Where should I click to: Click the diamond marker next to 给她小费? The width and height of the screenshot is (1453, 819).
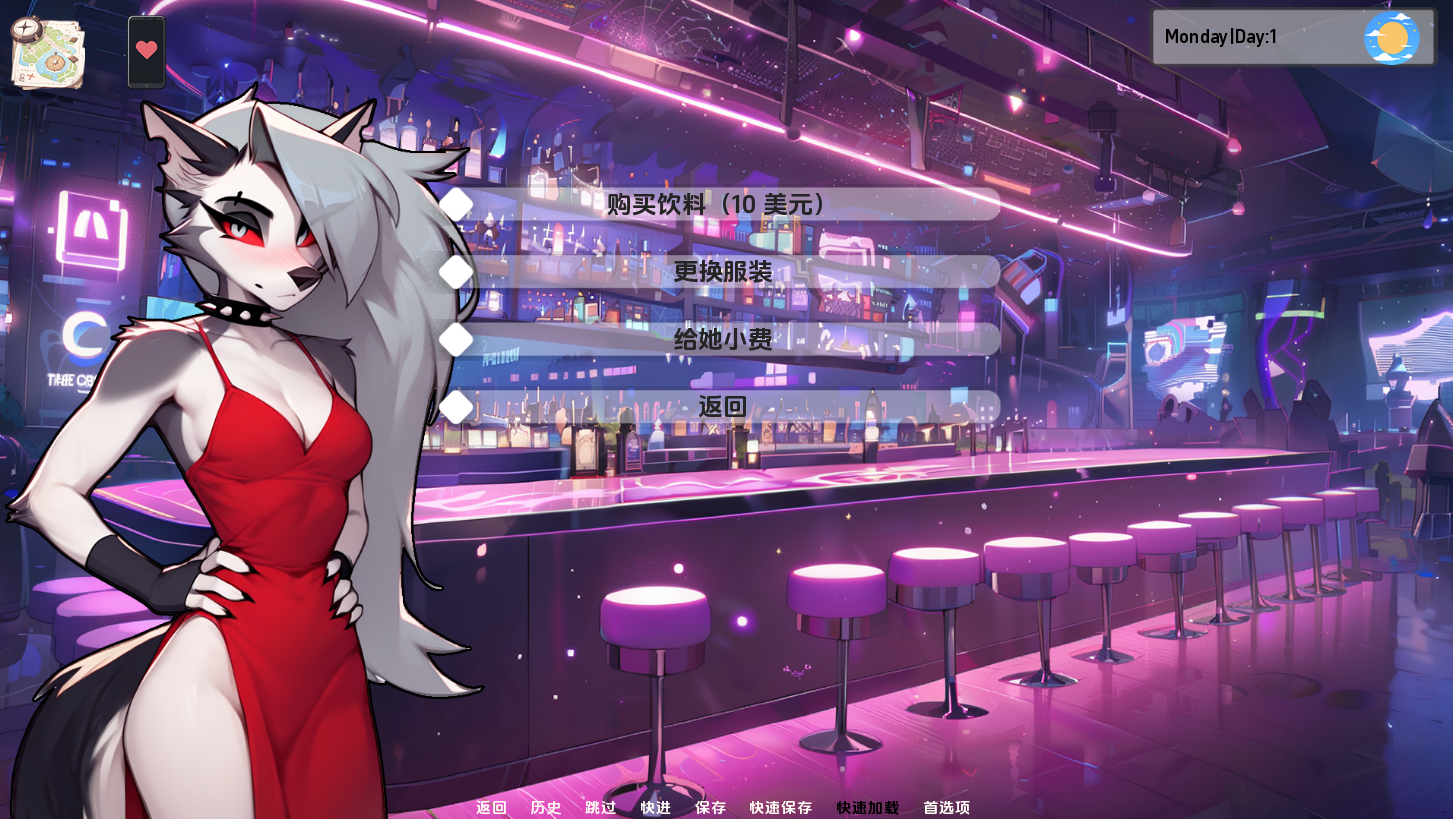pos(457,338)
